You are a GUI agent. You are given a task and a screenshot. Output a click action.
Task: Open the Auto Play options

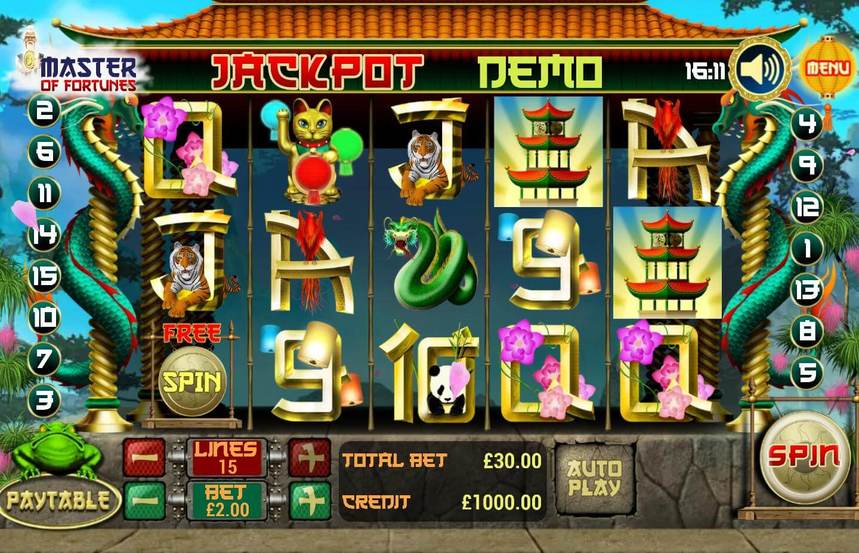(x=593, y=478)
